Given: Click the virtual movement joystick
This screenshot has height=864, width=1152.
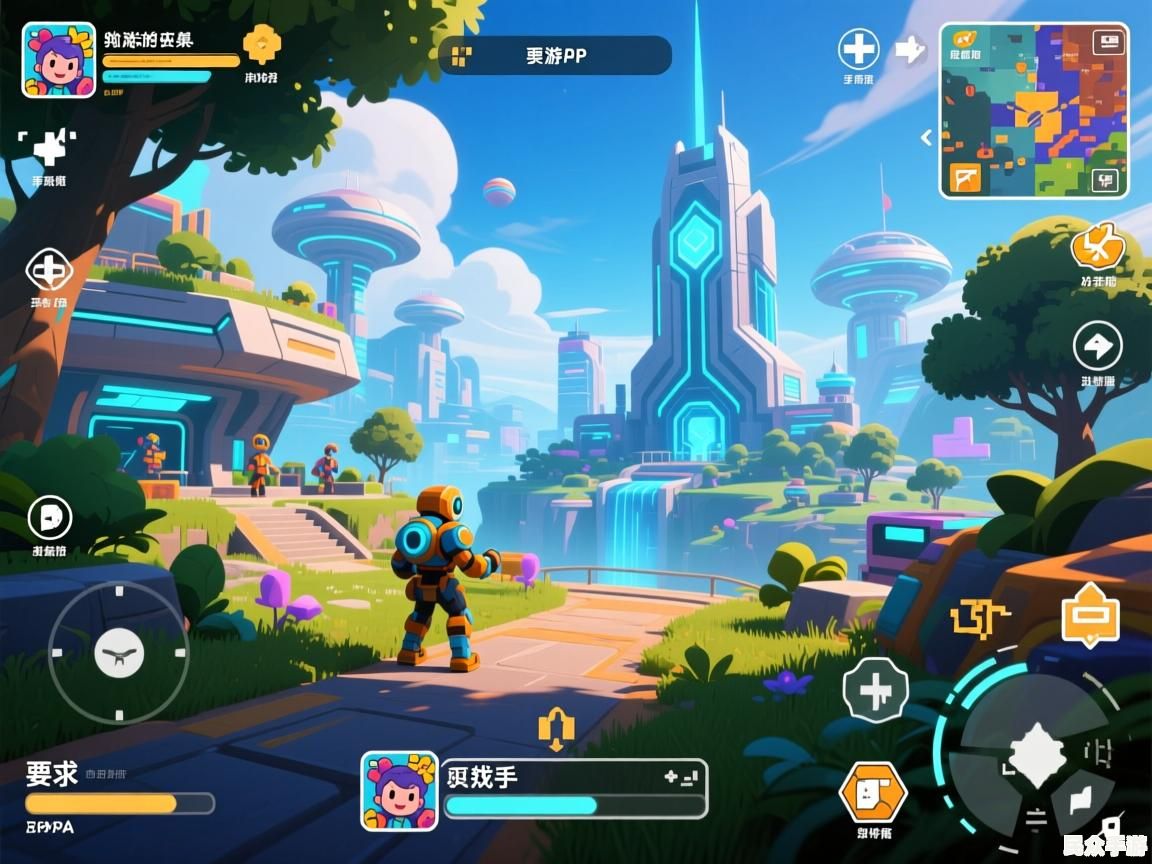Looking at the screenshot, I should pyautogui.click(x=118, y=654).
